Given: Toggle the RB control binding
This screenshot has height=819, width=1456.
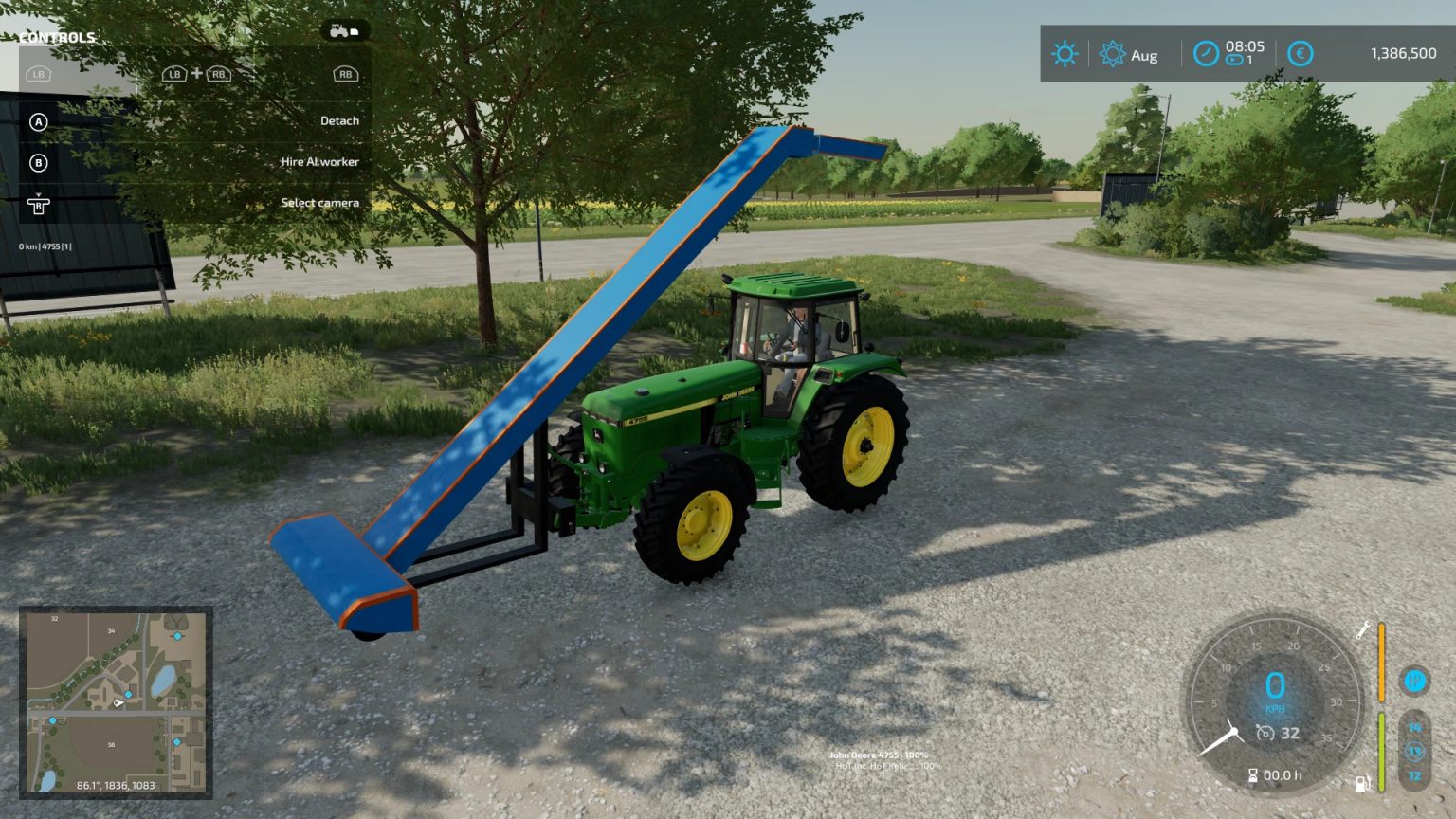Looking at the screenshot, I should [345, 73].
